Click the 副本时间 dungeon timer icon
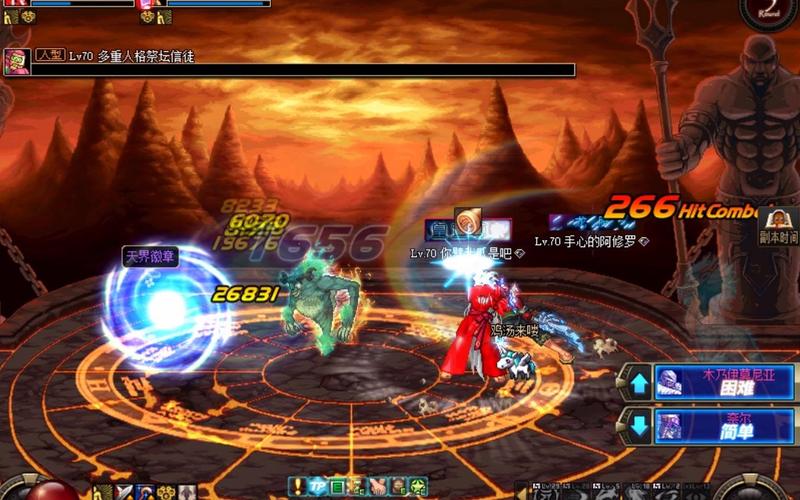800x500 pixels. pyautogui.click(x=776, y=226)
